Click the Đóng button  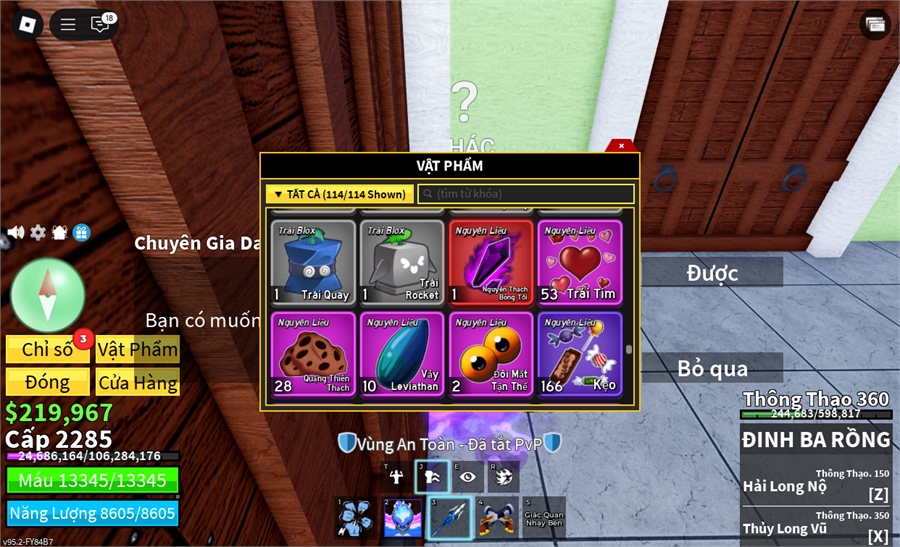(48, 382)
